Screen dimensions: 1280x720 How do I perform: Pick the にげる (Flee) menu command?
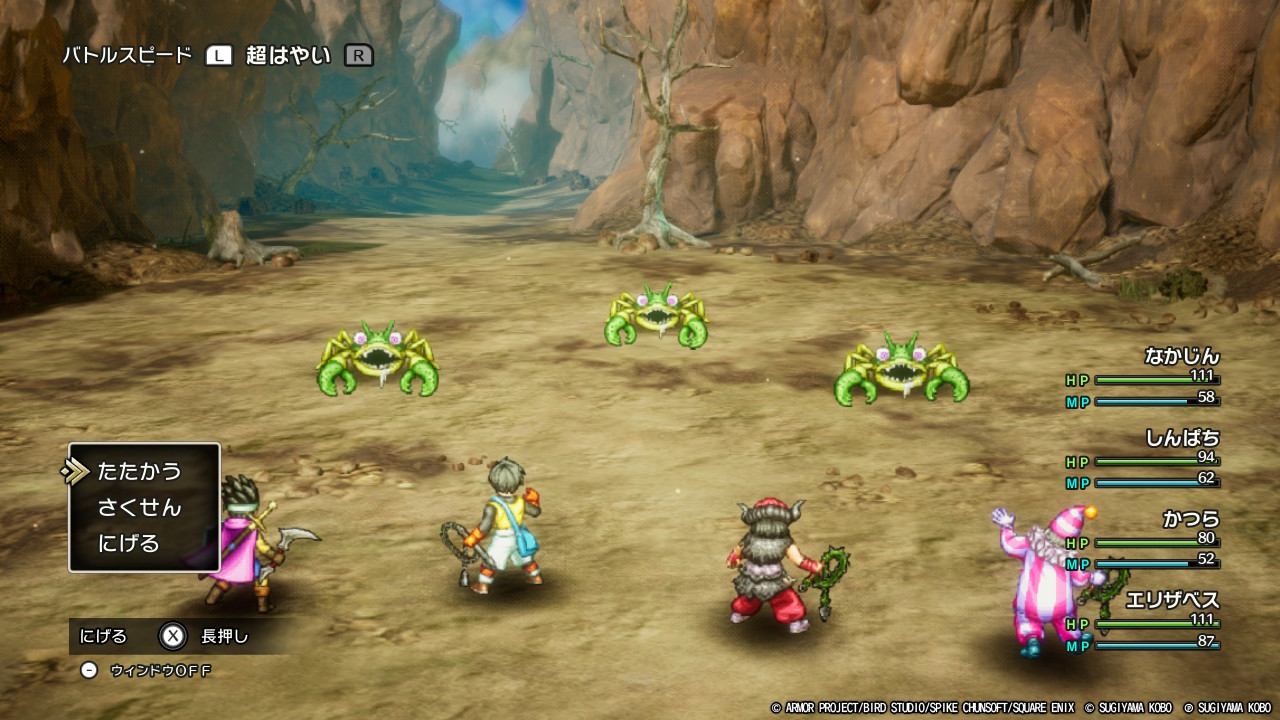[x=129, y=543]
